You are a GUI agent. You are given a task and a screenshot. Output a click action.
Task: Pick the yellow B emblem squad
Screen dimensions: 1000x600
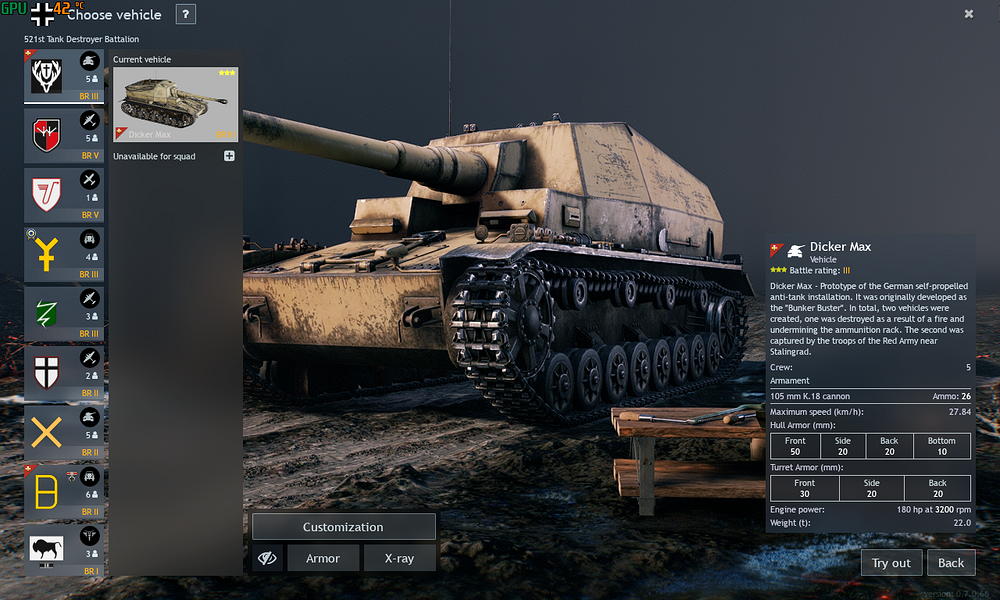[64, 490]
